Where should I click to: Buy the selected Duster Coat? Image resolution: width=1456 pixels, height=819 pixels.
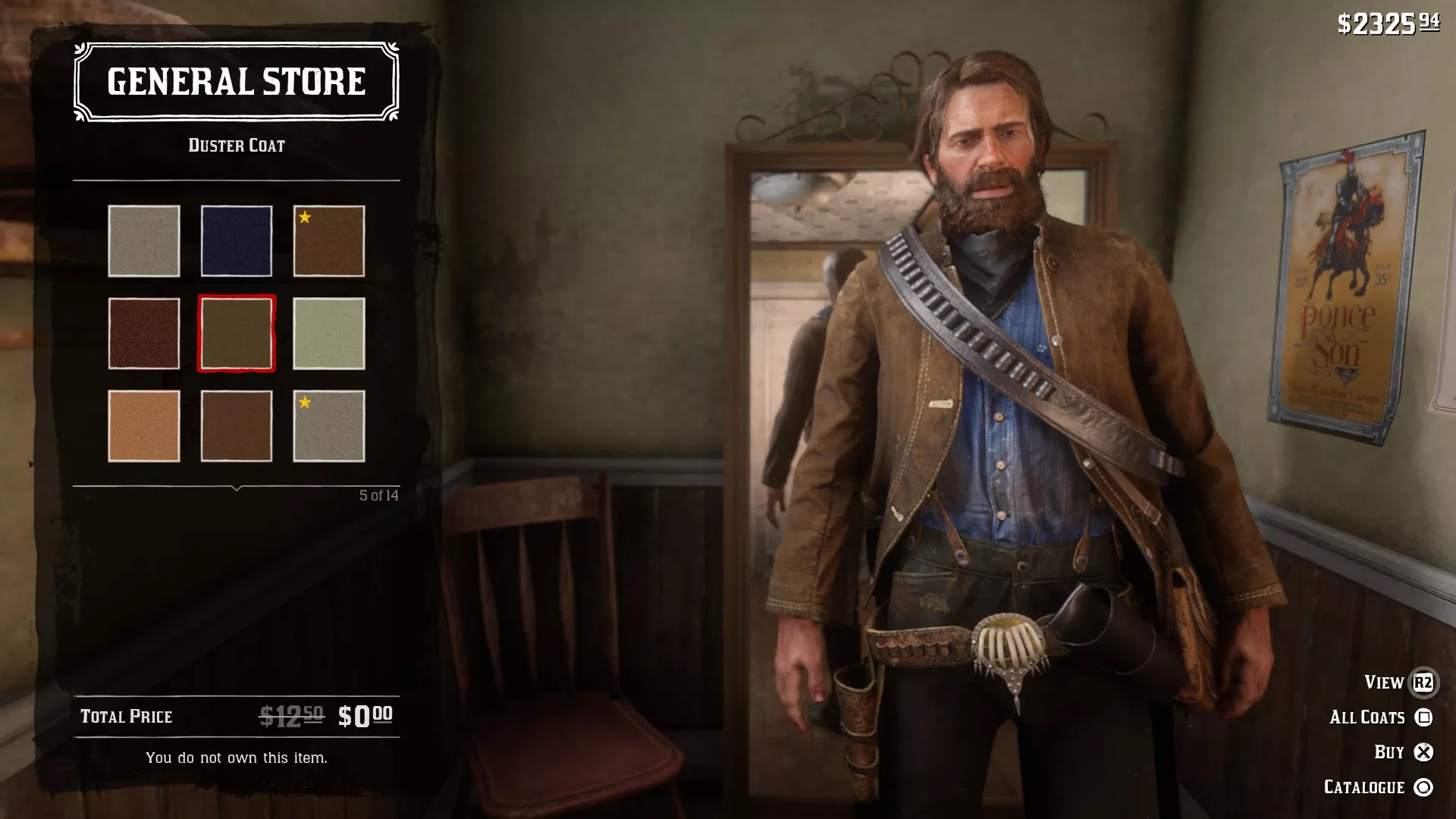[1389, 751]
